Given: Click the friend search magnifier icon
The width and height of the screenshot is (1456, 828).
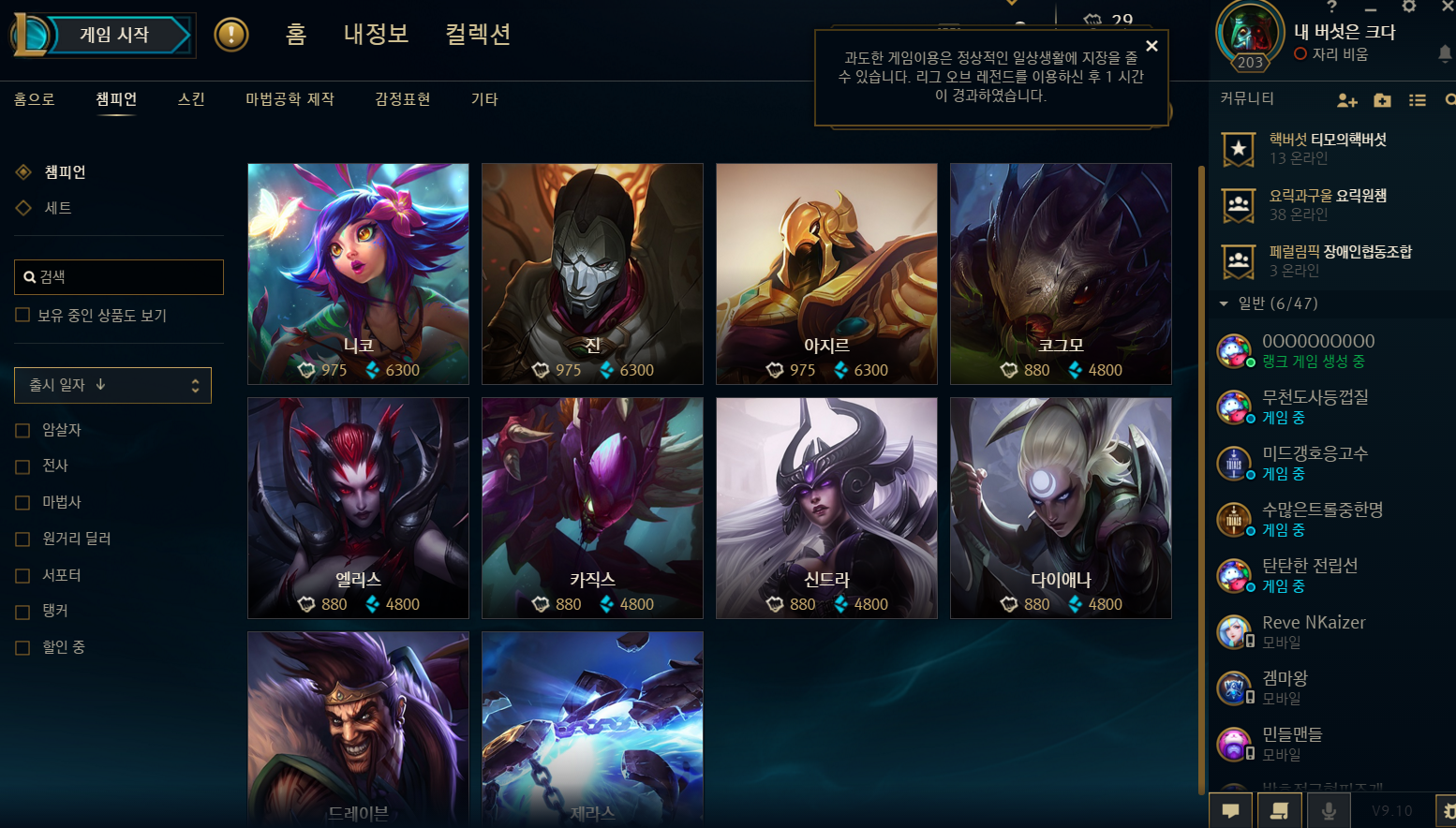Looking at the screenshot, I should click(x=1450, y=100).
